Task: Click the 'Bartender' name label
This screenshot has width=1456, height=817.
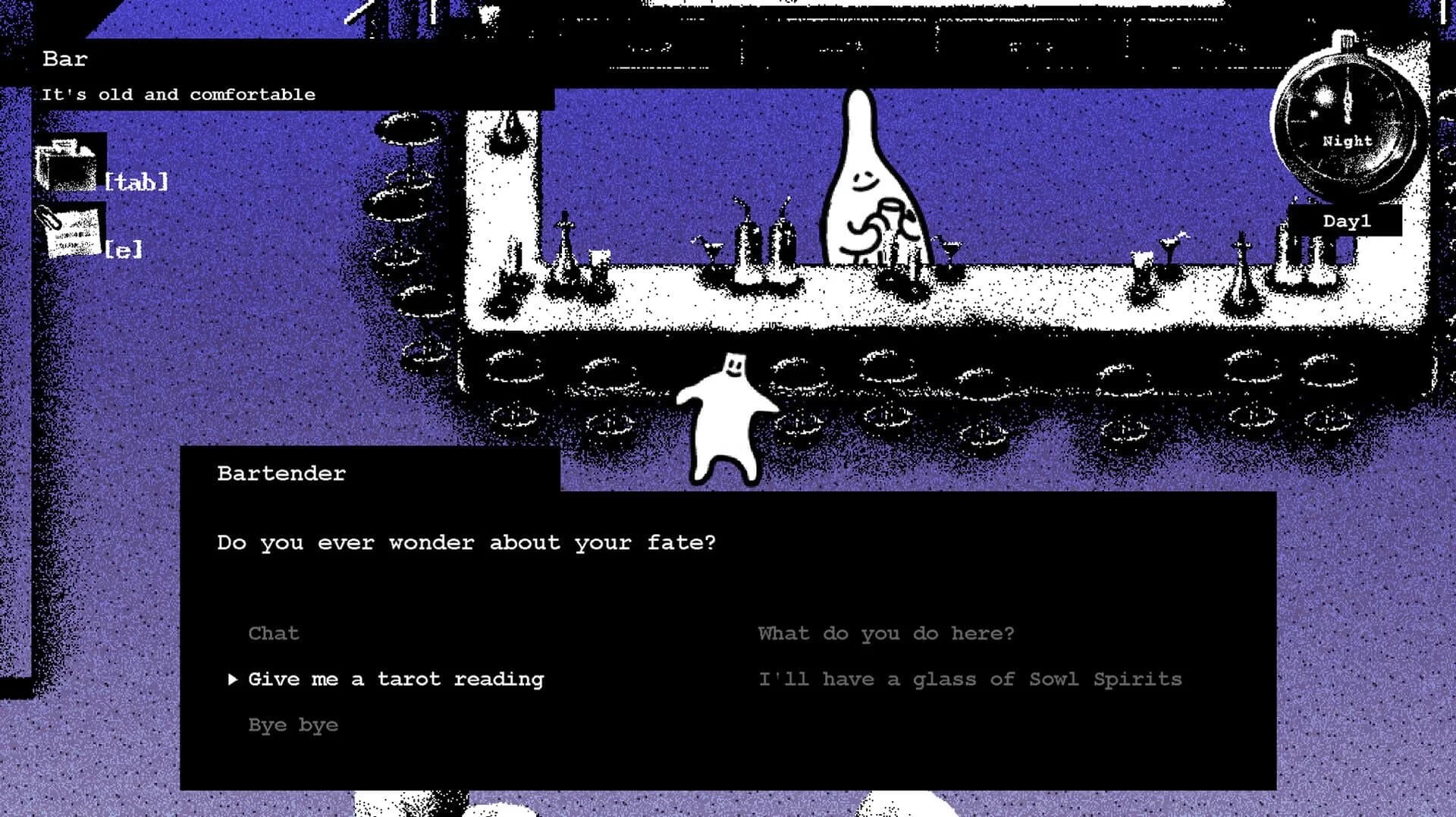Action: click(x=281, y=473)
